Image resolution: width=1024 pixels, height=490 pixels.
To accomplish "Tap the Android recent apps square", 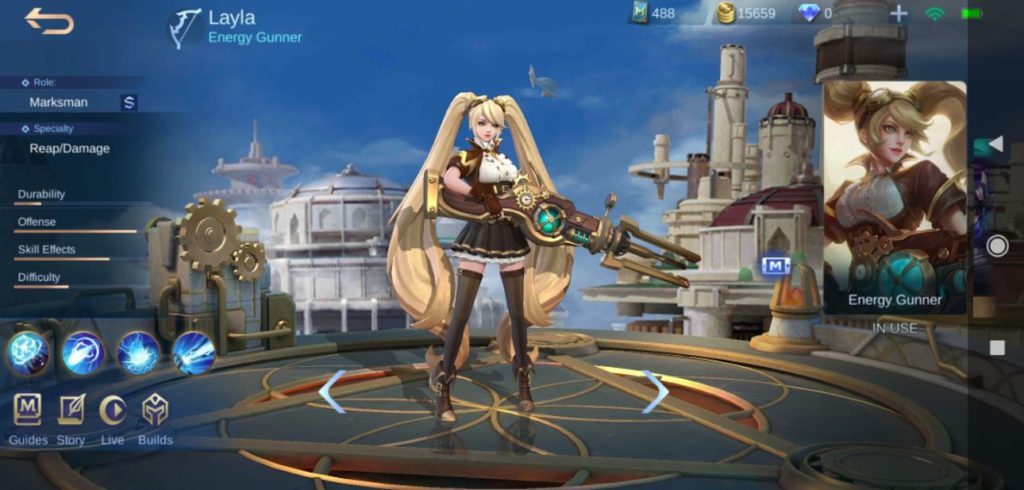I will [997, 348].
